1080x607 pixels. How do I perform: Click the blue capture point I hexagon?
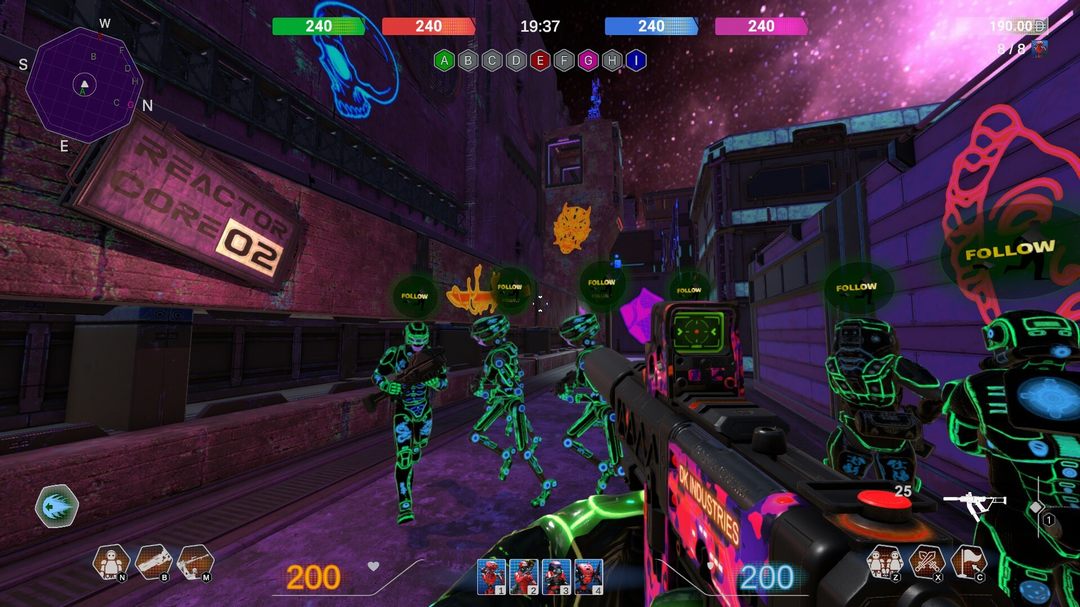(x=636, y=60)
